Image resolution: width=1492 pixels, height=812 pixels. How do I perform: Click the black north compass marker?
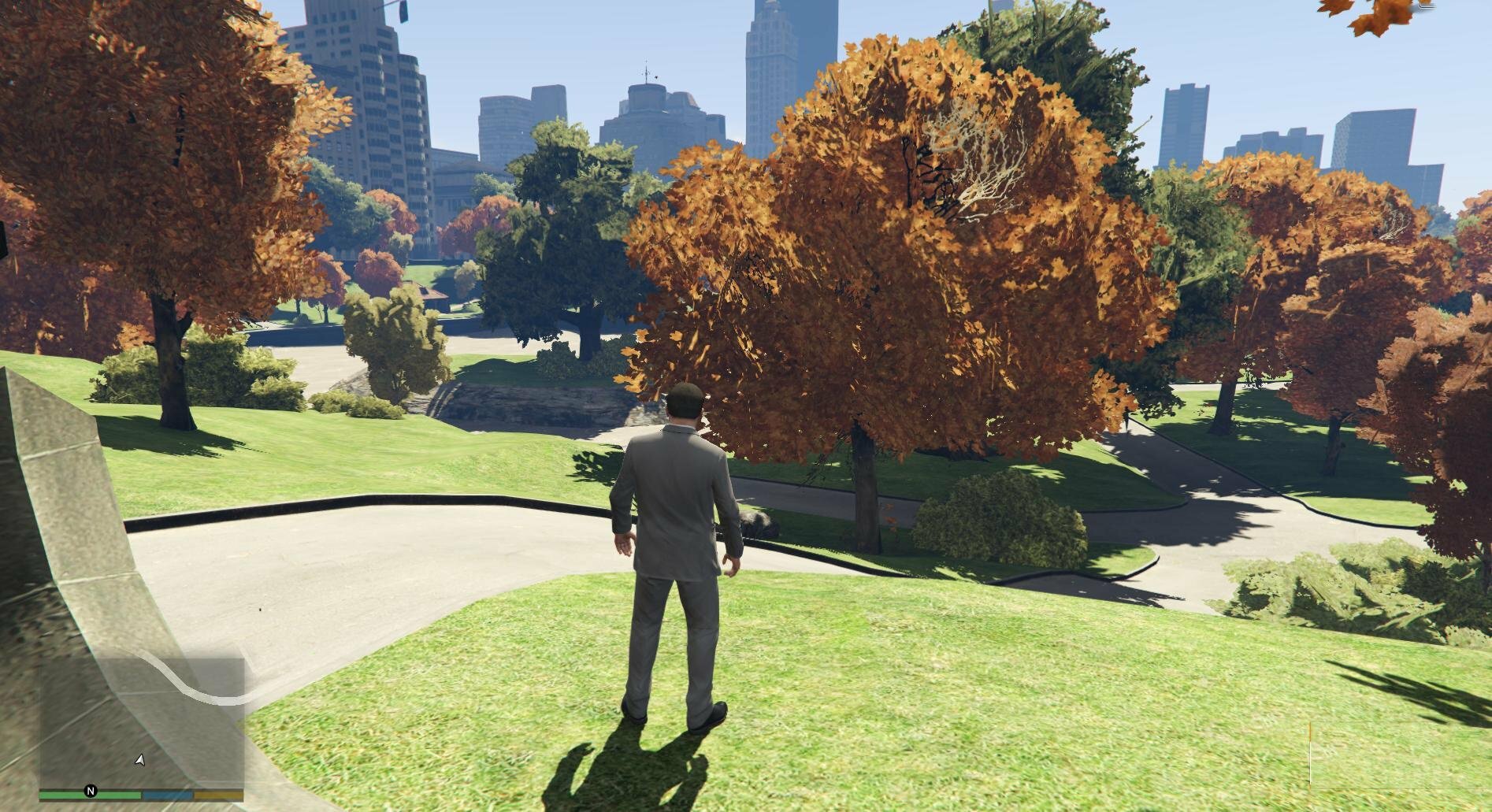91,791
